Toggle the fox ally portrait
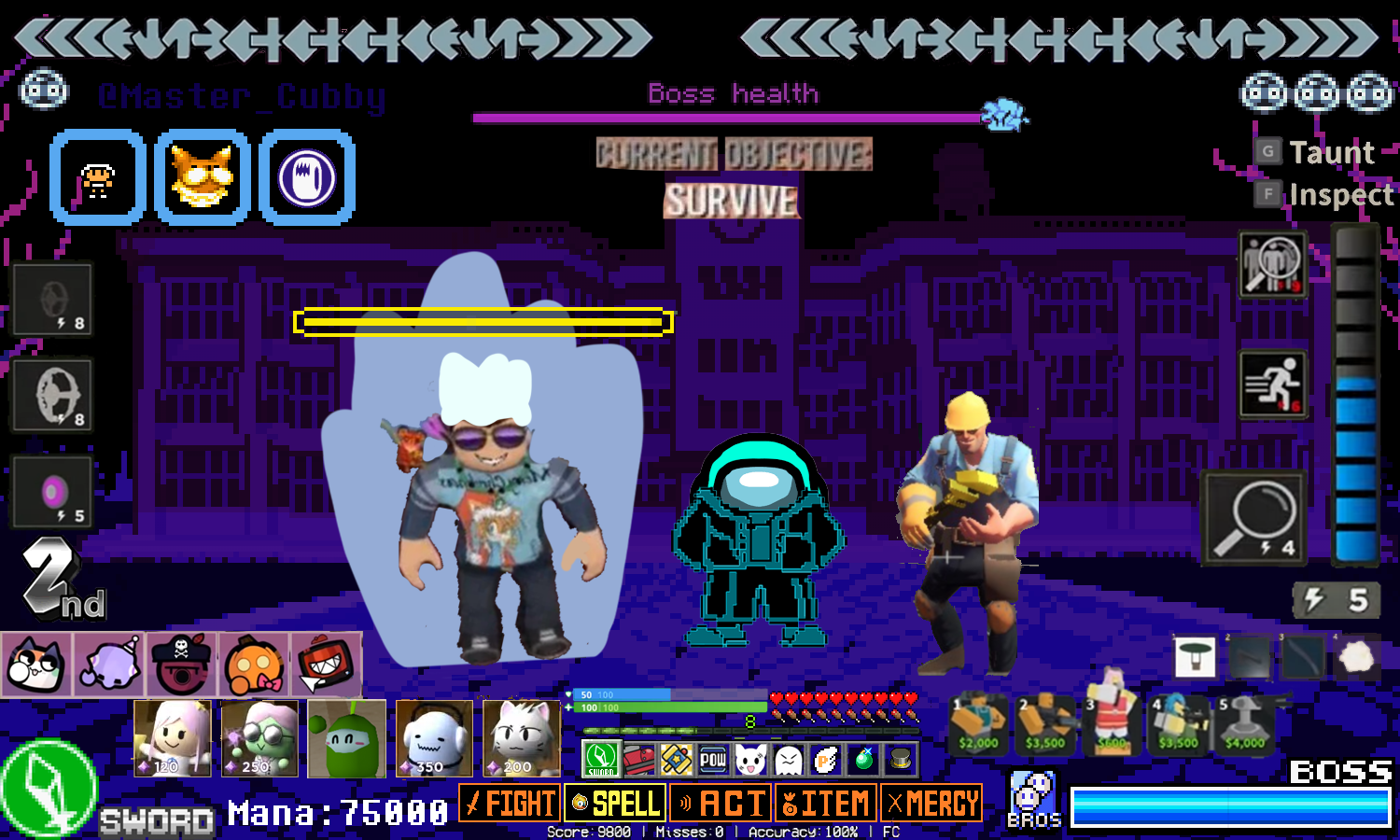Screen dimensions: 1400x840 [x=203, y=177]
